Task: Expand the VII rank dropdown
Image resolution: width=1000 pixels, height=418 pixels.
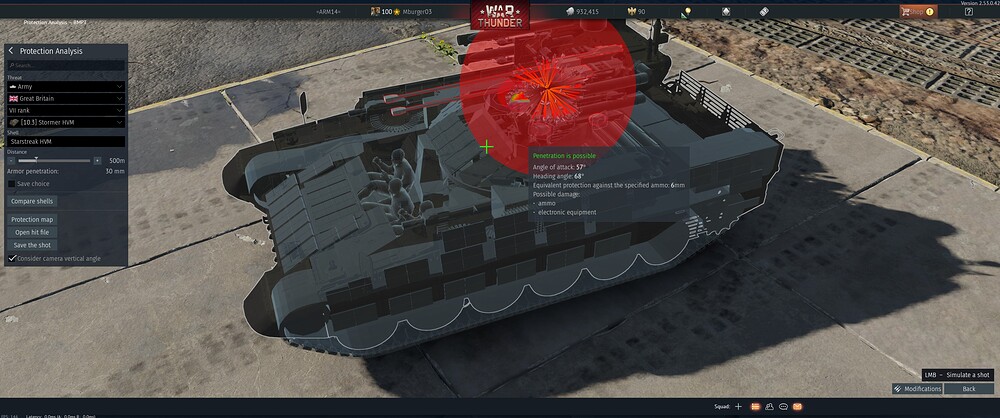Action: pos(66,111)
